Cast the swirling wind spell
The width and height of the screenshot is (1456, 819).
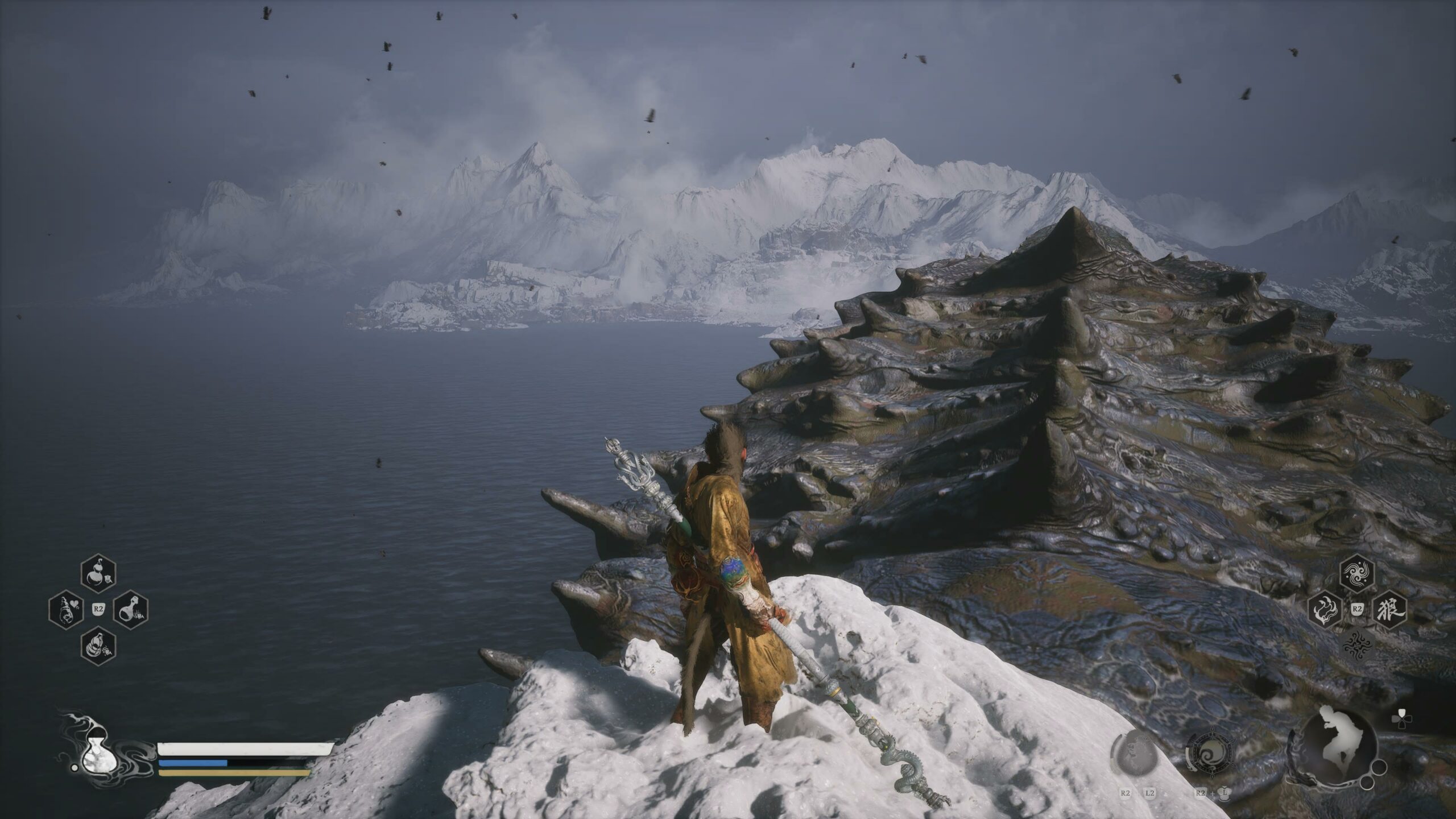1357,577
